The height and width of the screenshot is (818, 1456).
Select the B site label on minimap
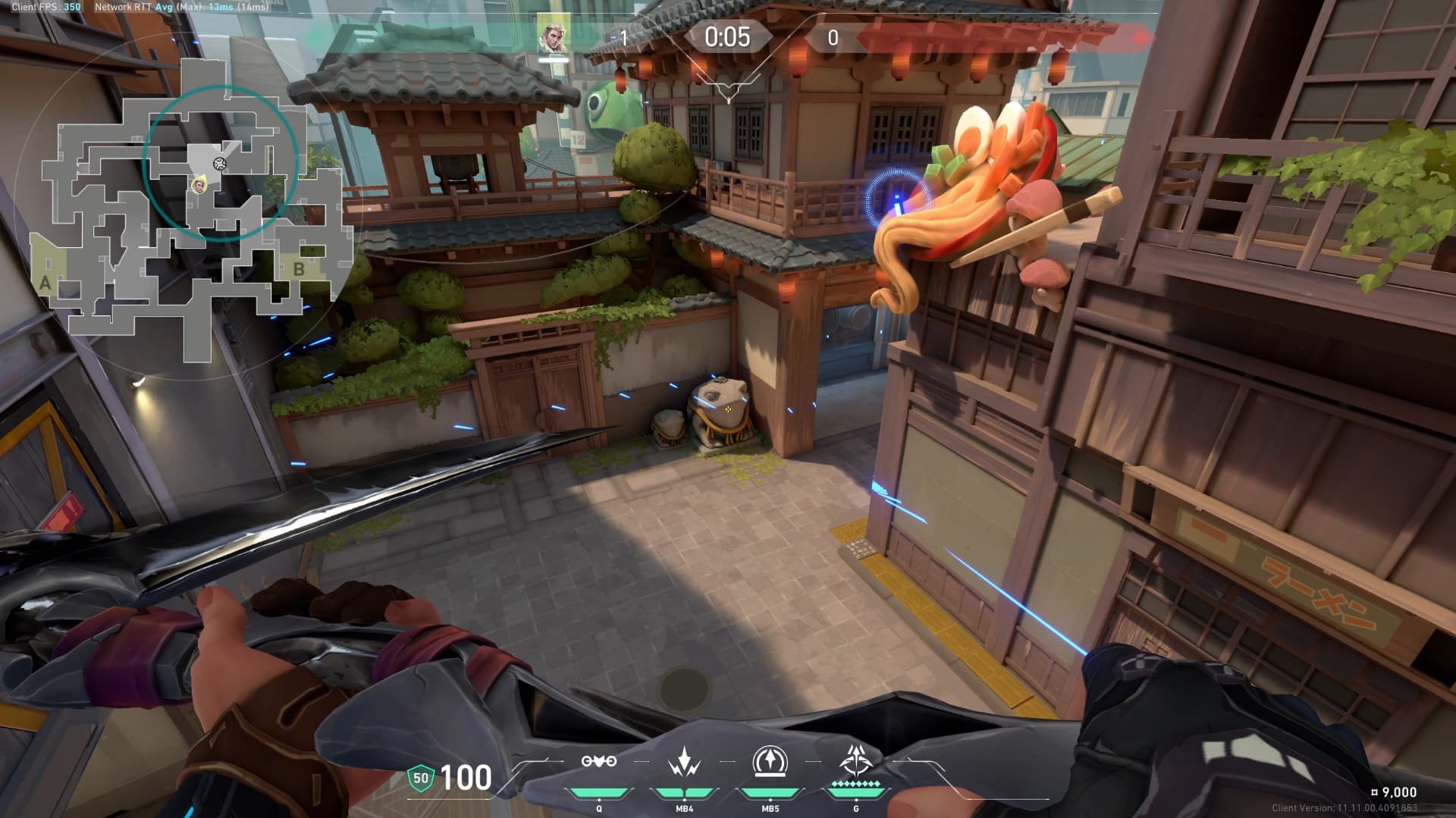coord(299,268)
